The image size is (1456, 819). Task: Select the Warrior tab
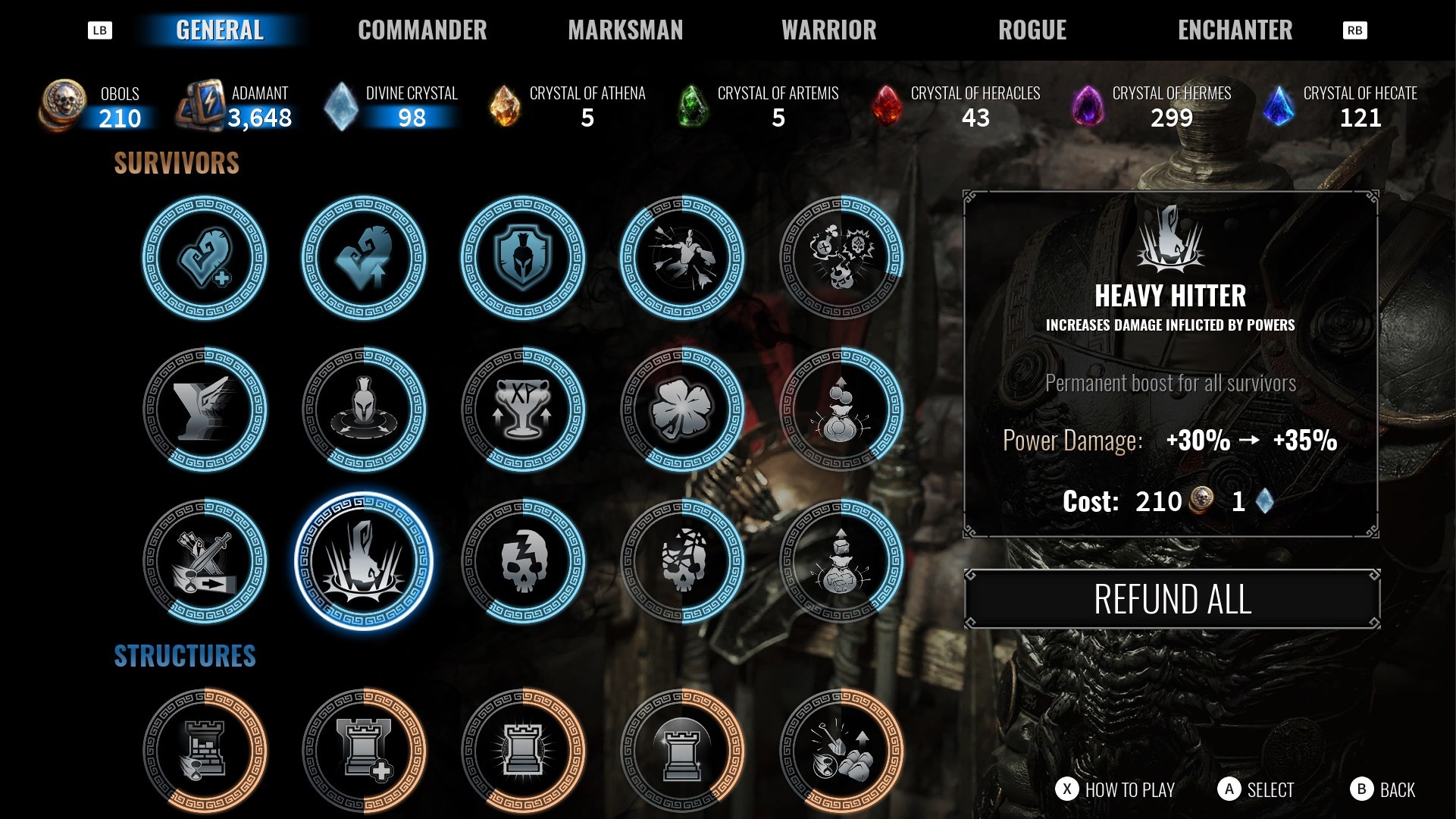point(828,30)
